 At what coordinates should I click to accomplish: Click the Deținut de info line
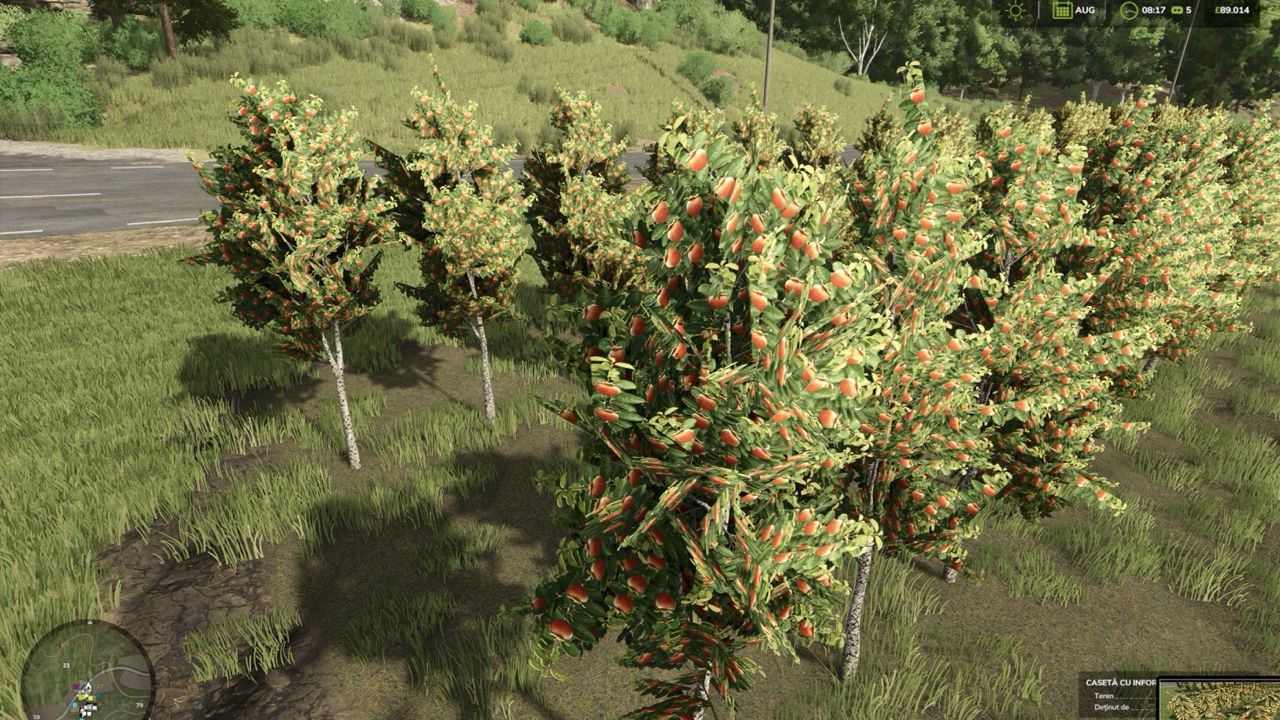pos(1110,707)
